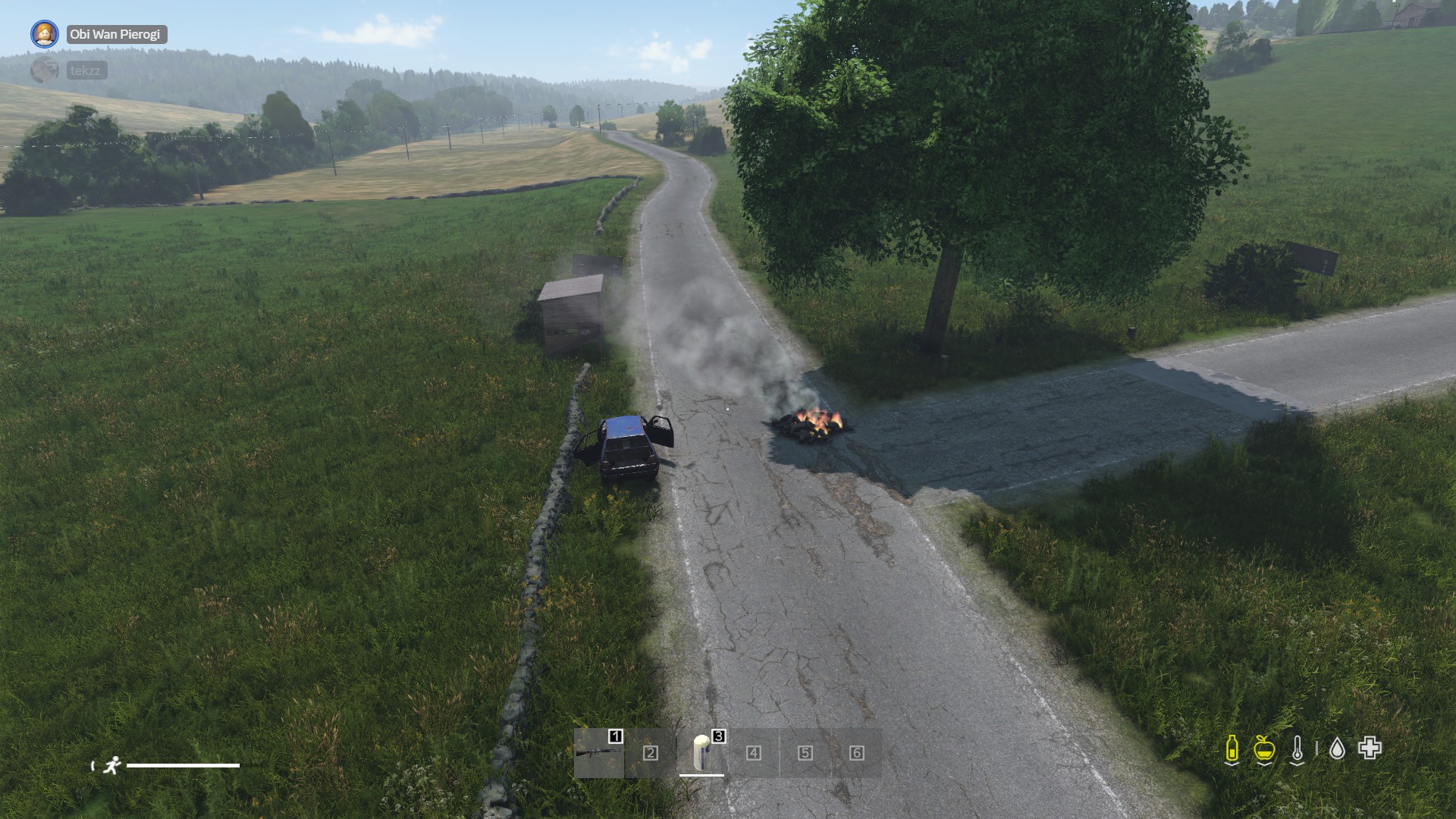The width and height of the screenshot is (1456, 819).
Task: Choose empty hotbar slot 2
Action: coord(650,753)
